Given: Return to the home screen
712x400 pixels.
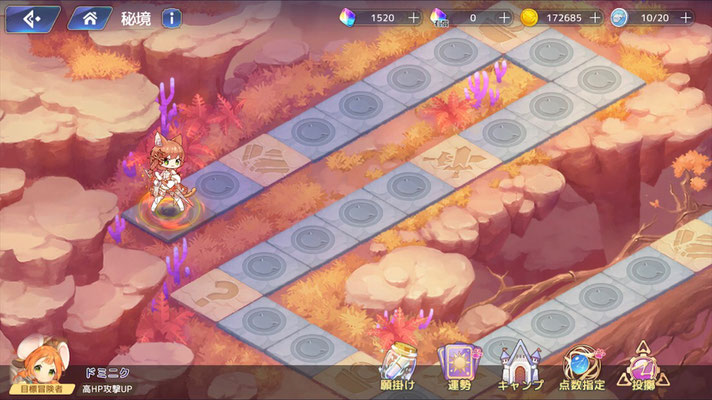Looking at the screenshot, I should tap(90, 17).
